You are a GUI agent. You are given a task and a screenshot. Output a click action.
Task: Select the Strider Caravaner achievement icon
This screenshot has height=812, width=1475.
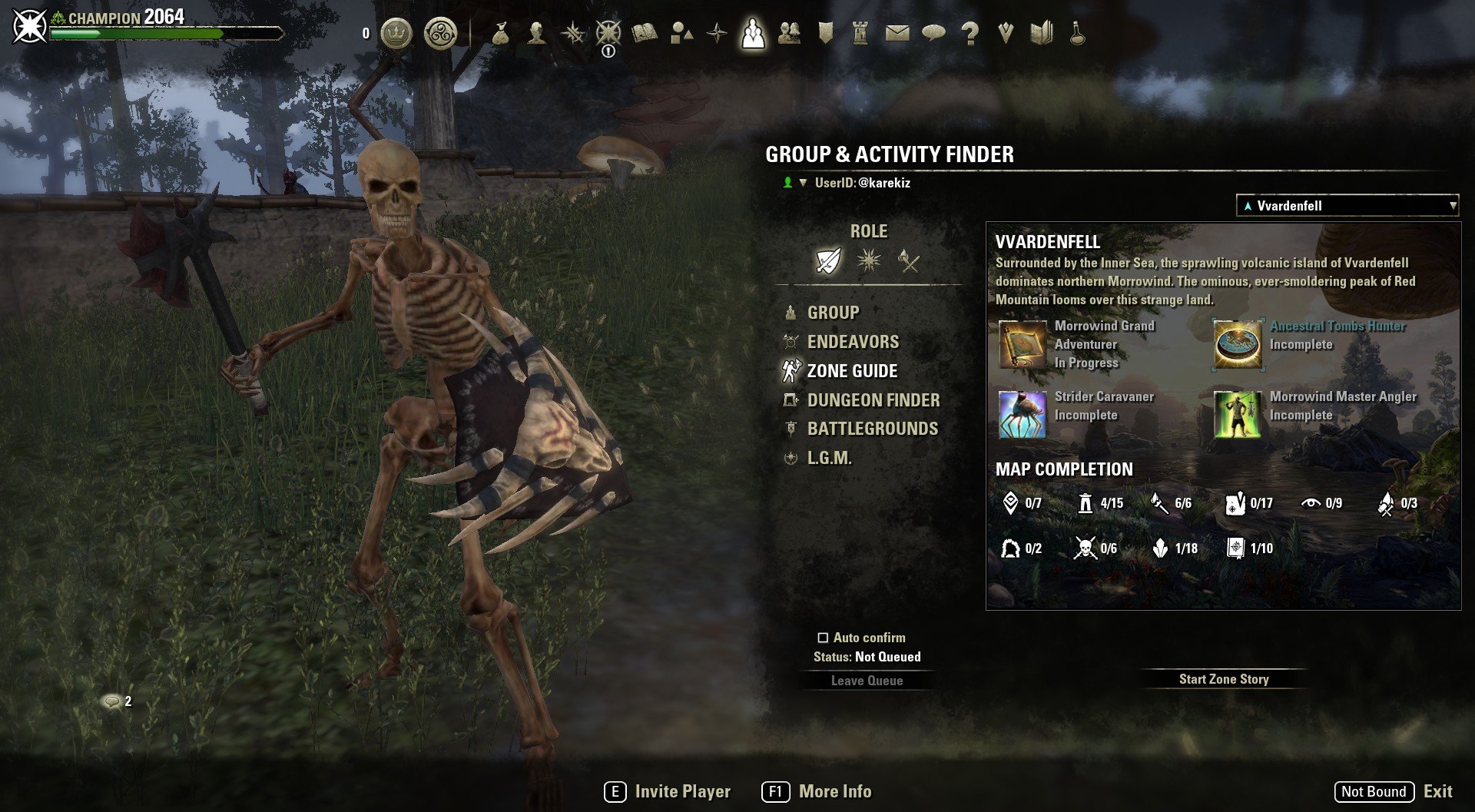(x=1023, y=415)
